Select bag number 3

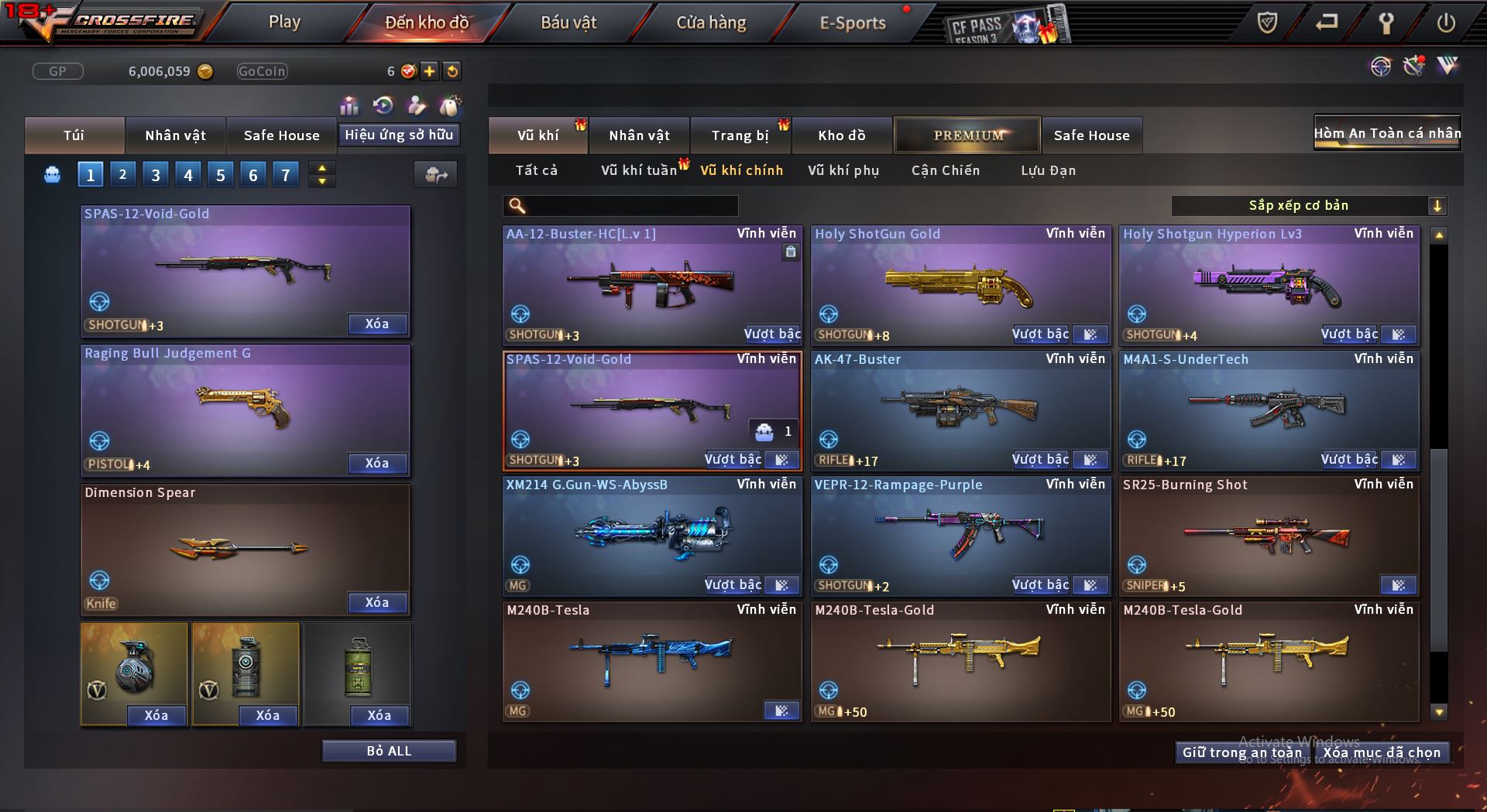pyautogui.click(x=156, y=175)
